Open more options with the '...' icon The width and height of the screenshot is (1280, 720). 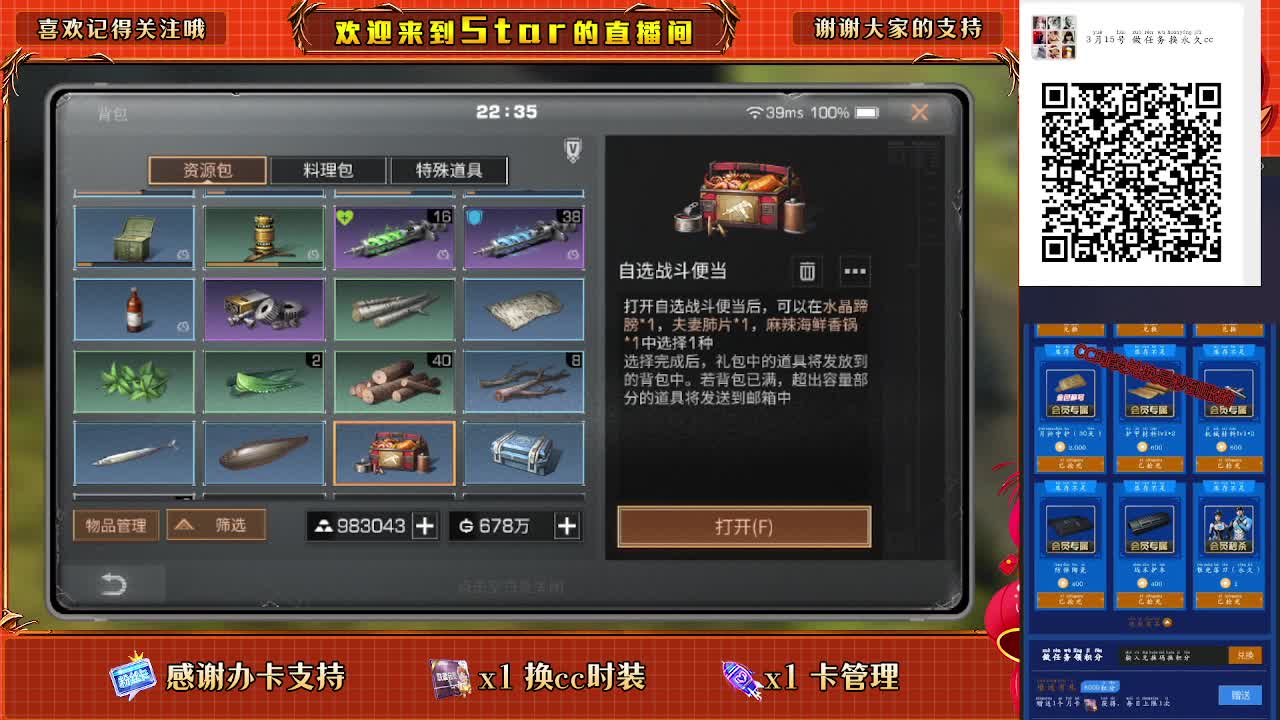pos(856,271)
